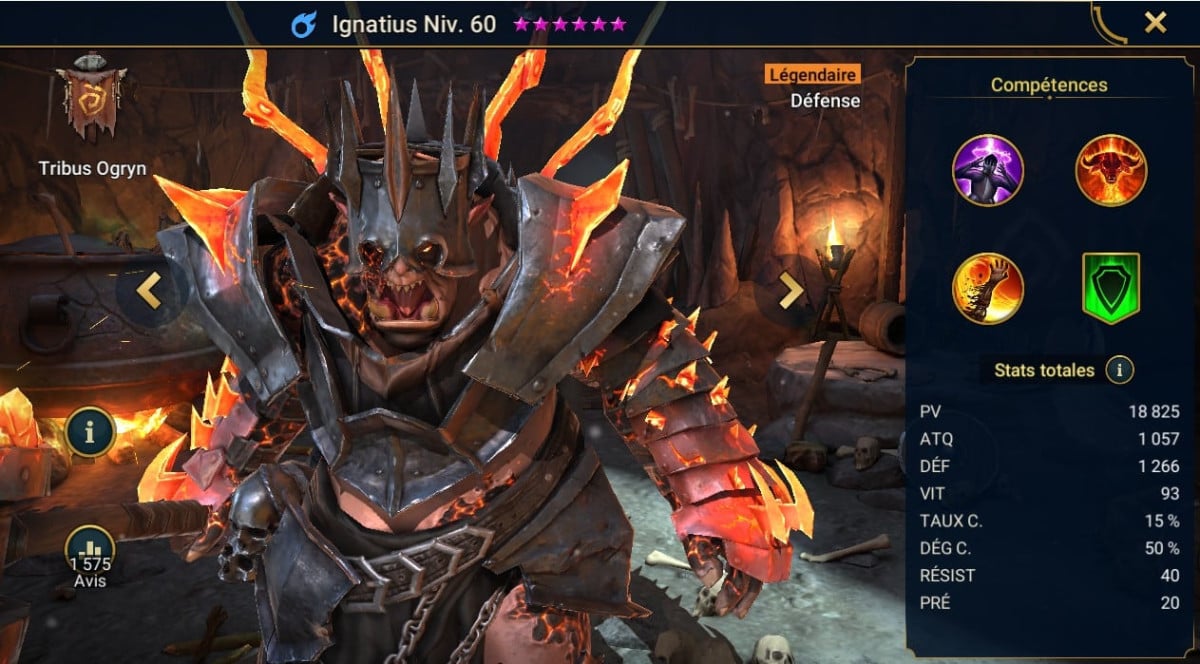Go to the next champion with right arrow
This screenshot has width=1200, height=664.
(x=790, y=290)
